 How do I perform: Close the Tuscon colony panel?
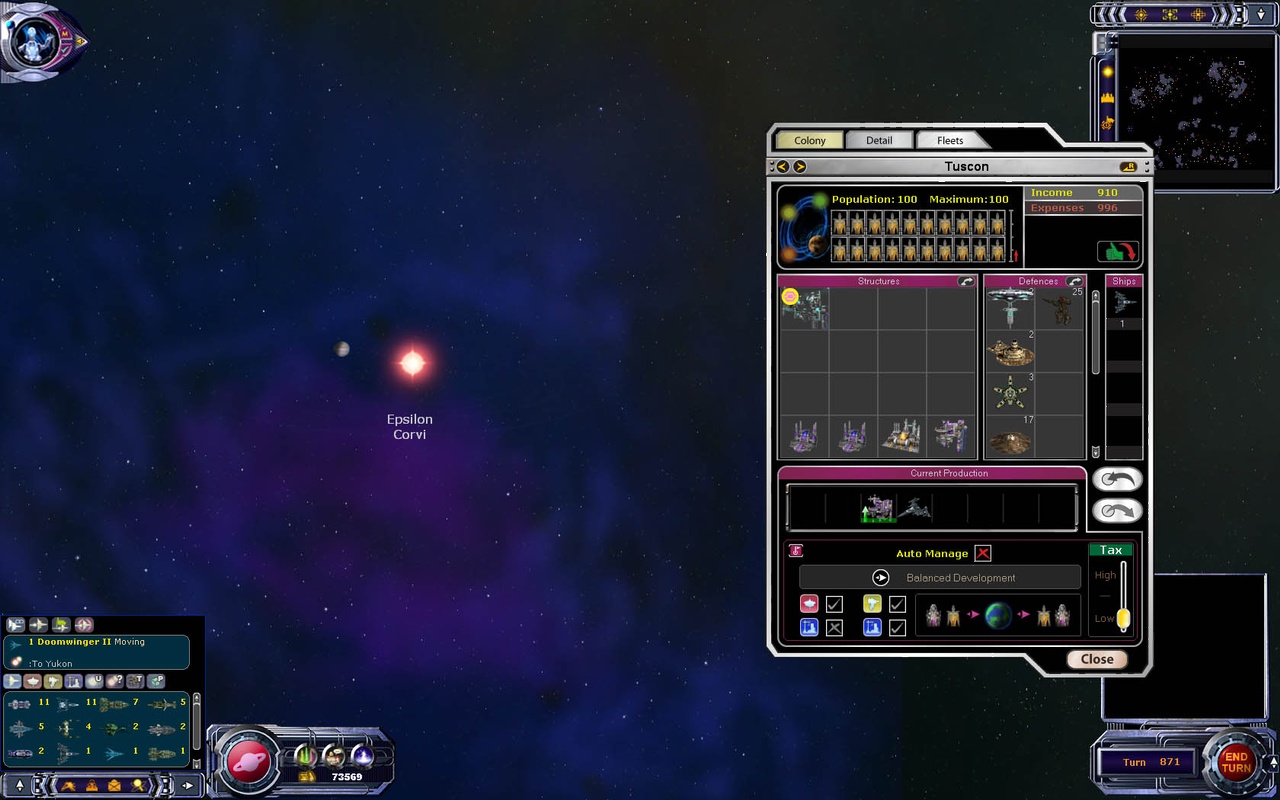tap(1096, 659)
